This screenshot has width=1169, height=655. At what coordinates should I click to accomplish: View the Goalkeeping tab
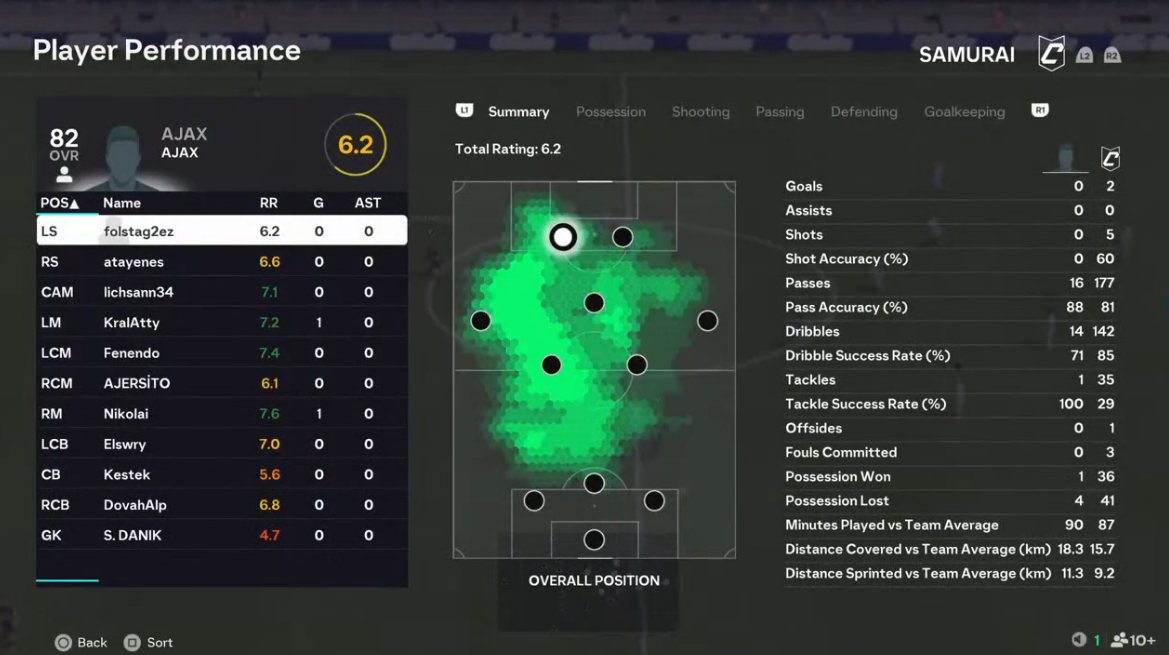964,112
